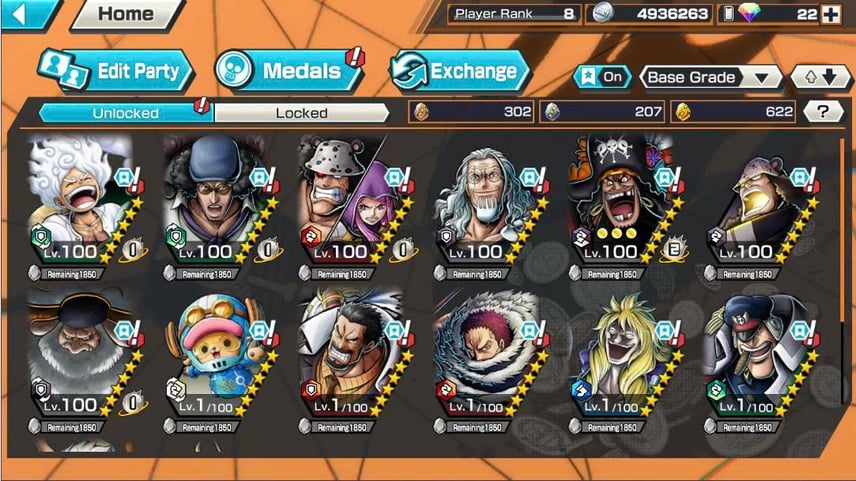This screenshot has height=481, width=856.
Task: Open the Edit Party screen
Action: 115,71
